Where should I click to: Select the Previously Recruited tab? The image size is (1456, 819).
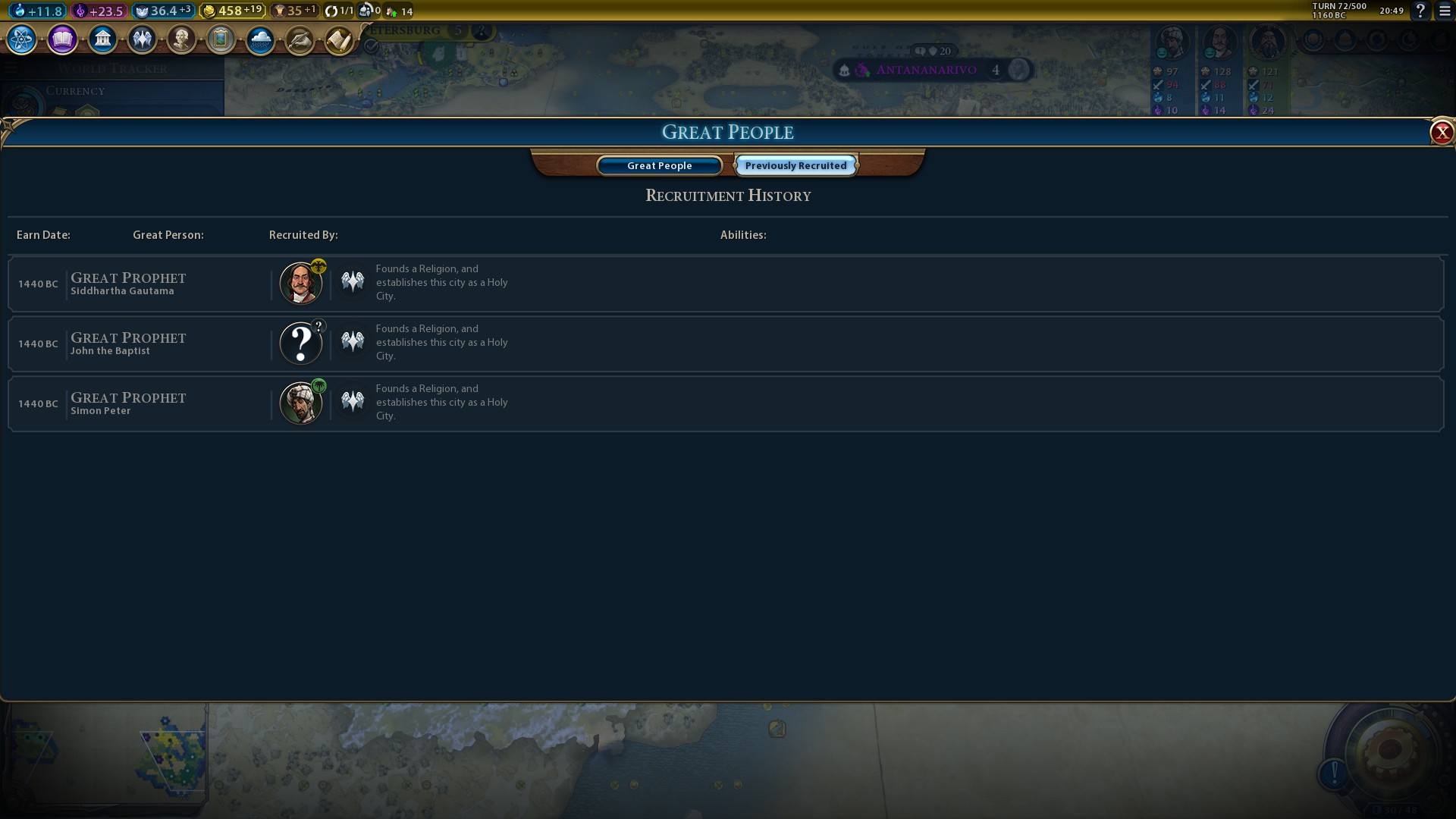pos(795,165)
